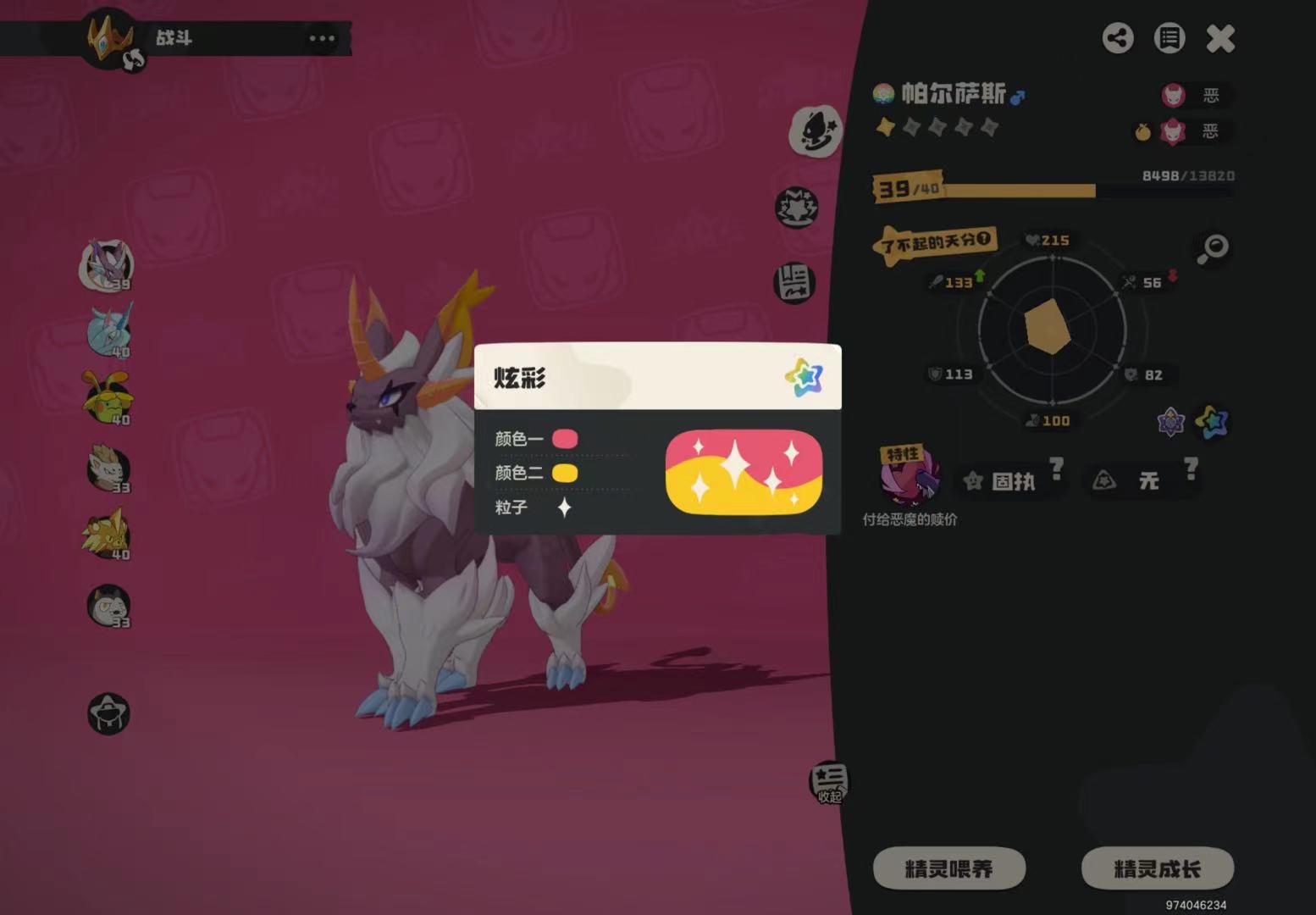Select 颜色一 pink color swatch

coord(565,439)
